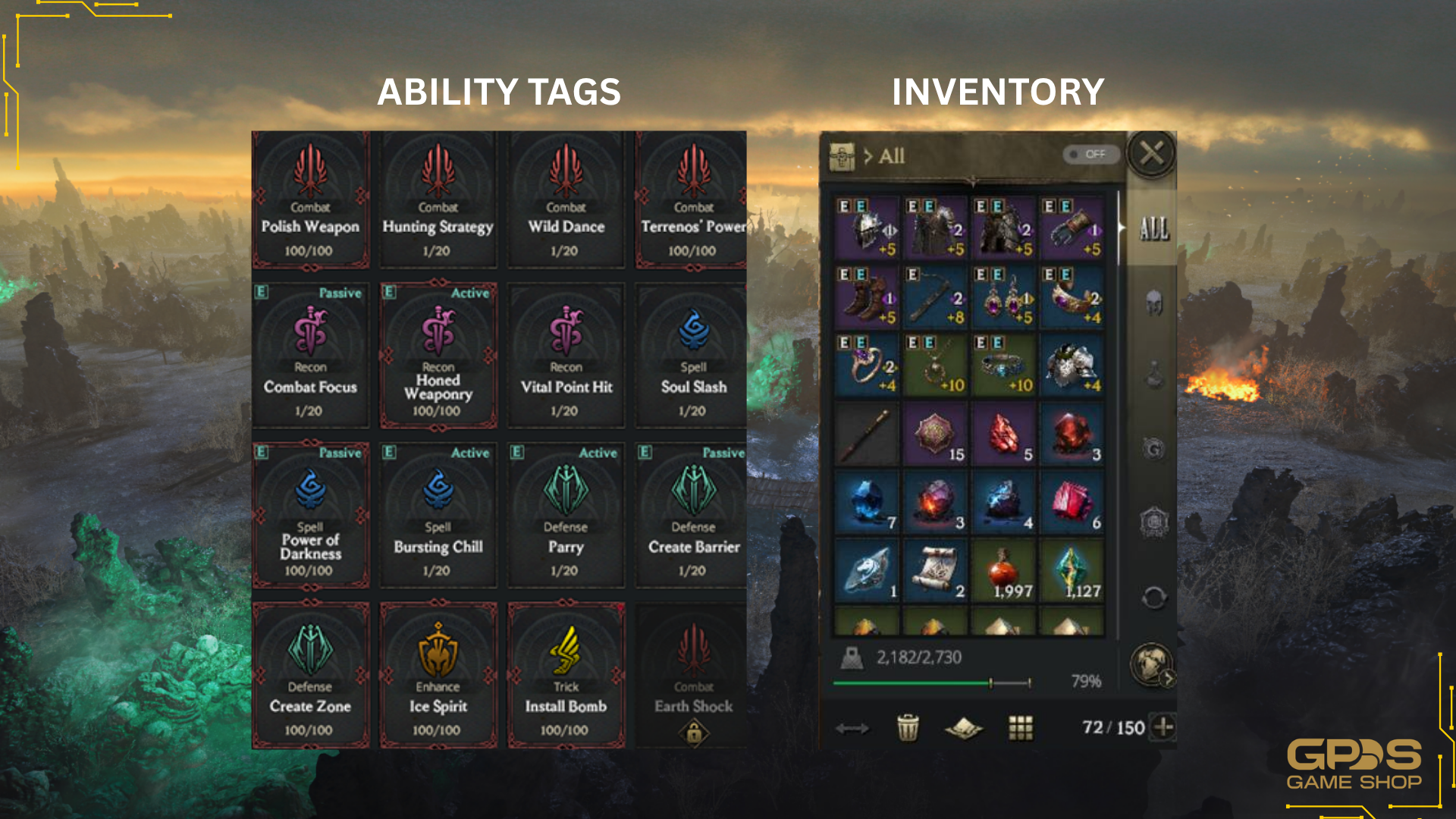This screenshot has width=1456, height=819.
Task: Select the Wild Dance ability tag
Action: click(566, 199)
